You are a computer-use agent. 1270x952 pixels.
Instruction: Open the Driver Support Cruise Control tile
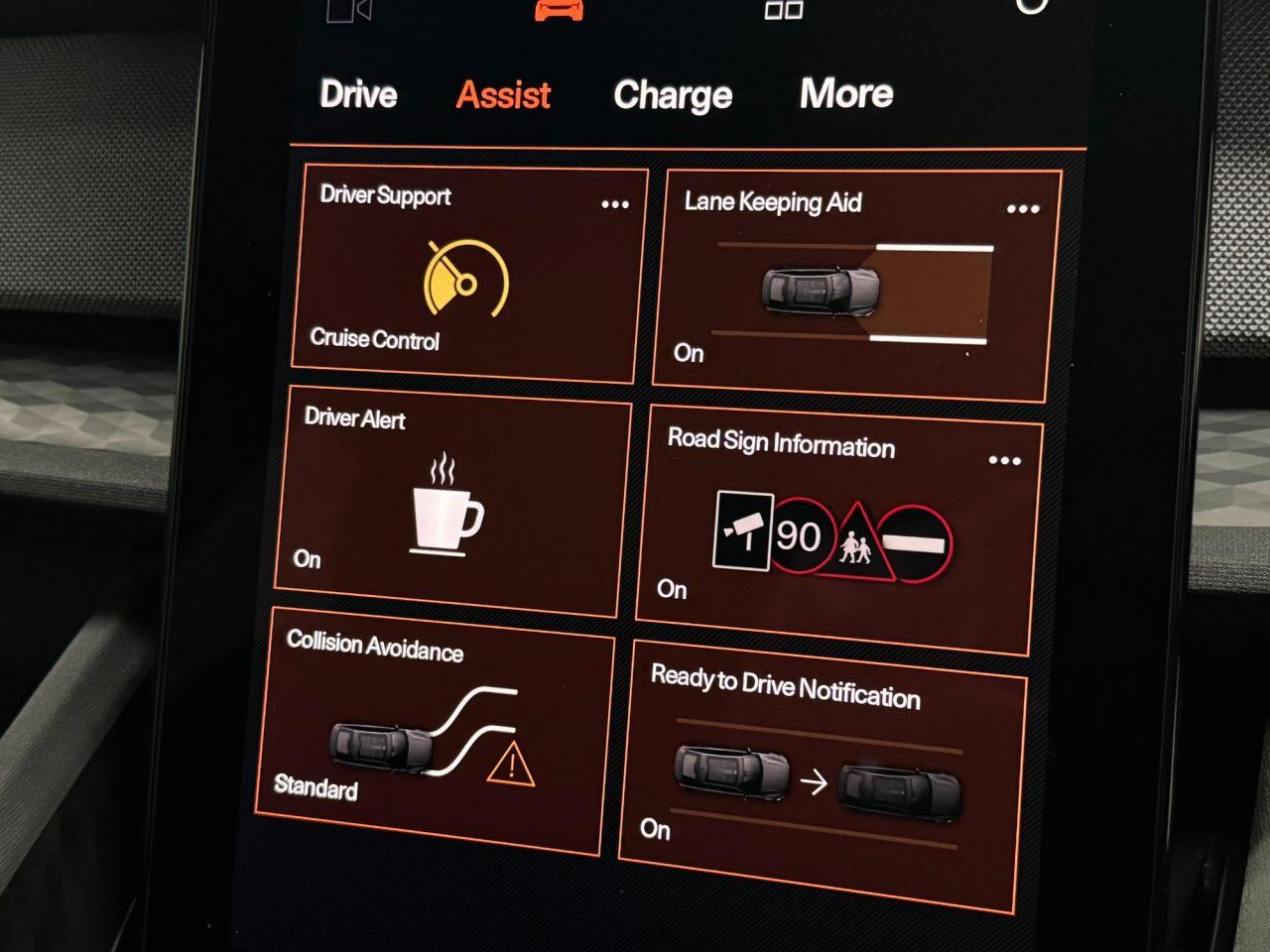tap(466, 283)
